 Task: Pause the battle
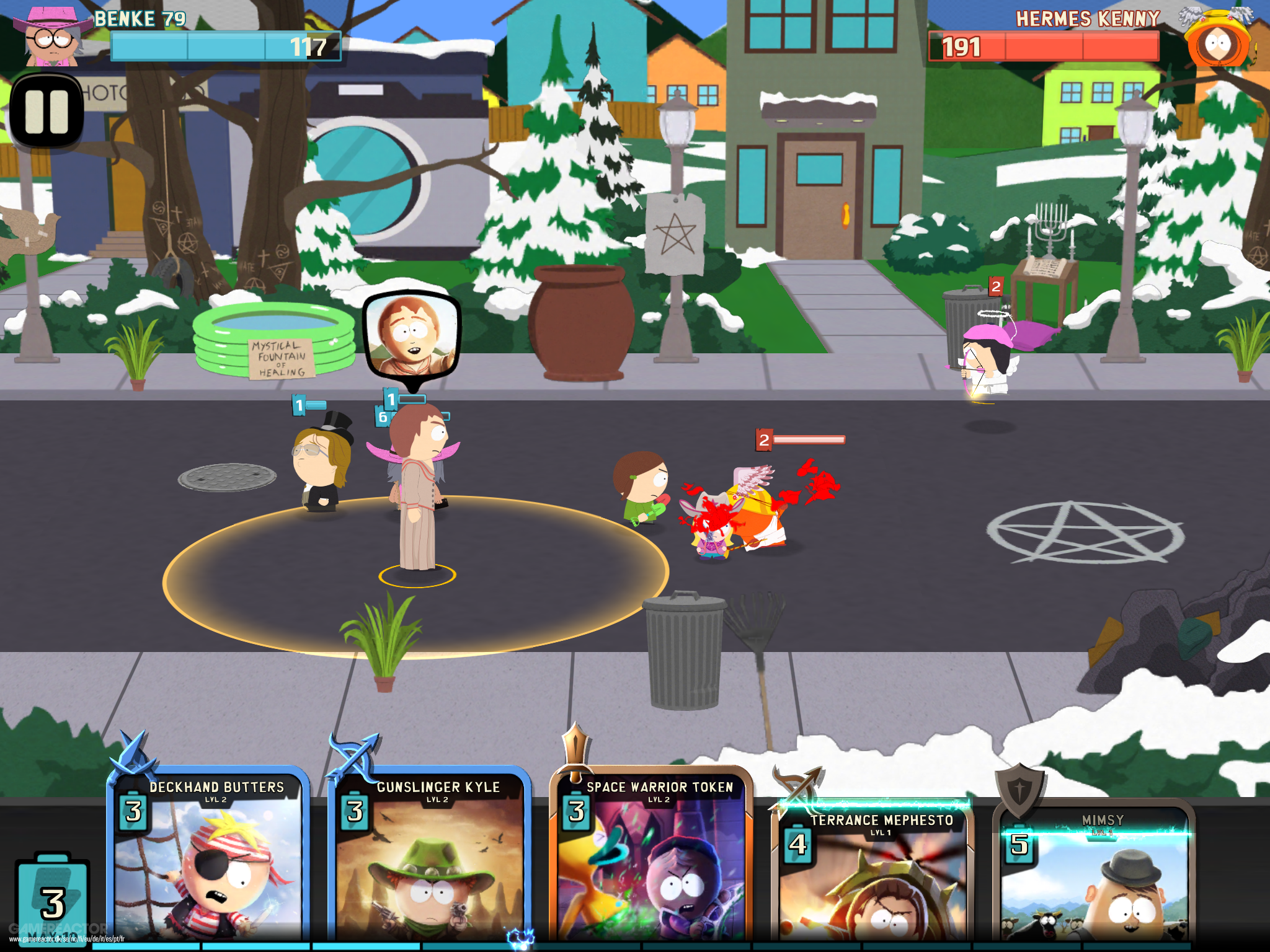pyautogui.click(x=47, y=112)
